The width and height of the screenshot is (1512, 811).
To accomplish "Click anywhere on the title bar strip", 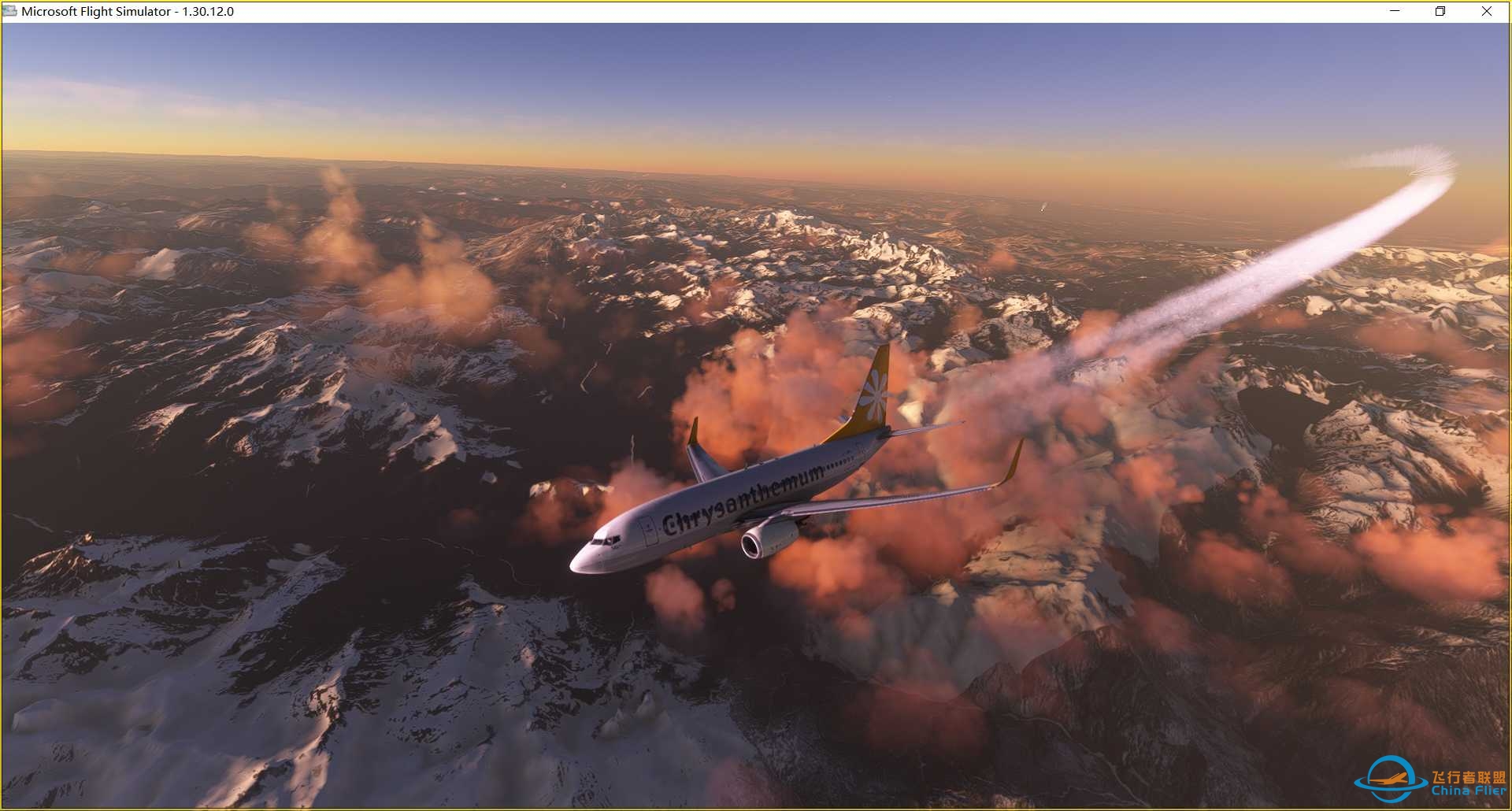I will click(709, 11).
